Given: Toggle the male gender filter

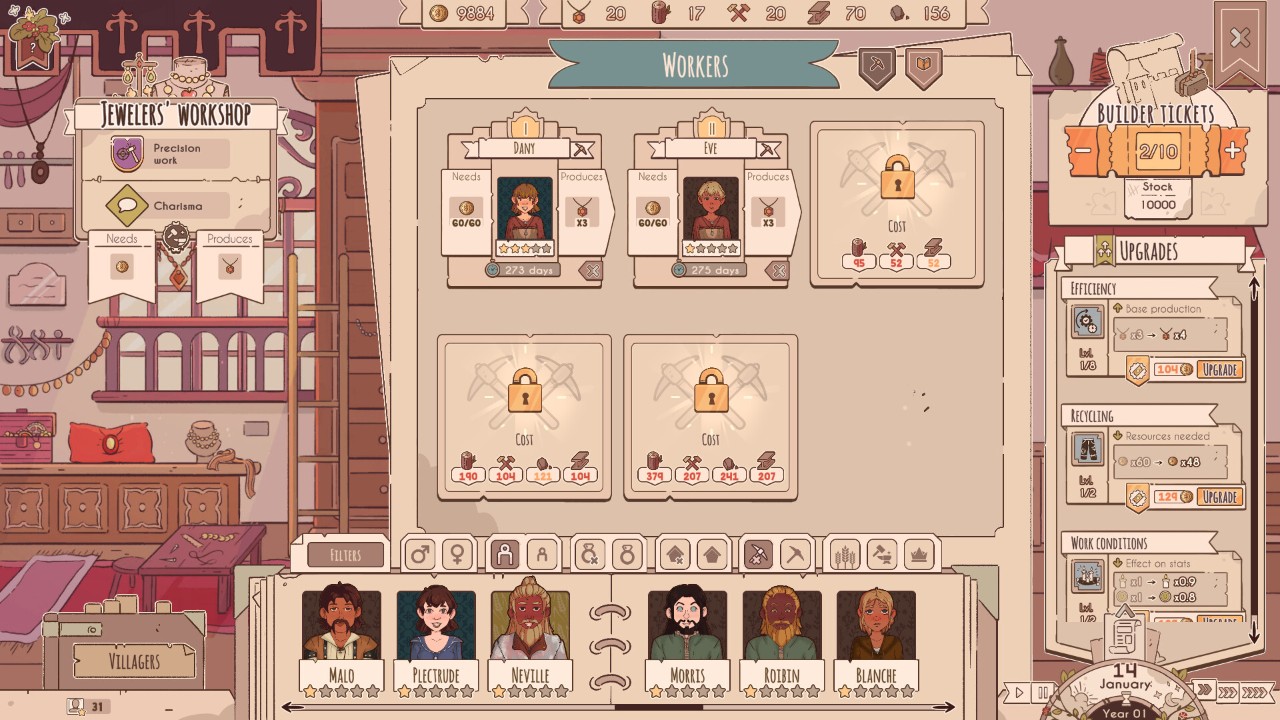Looking at the screenshot, I should click(x=420, y=554).
